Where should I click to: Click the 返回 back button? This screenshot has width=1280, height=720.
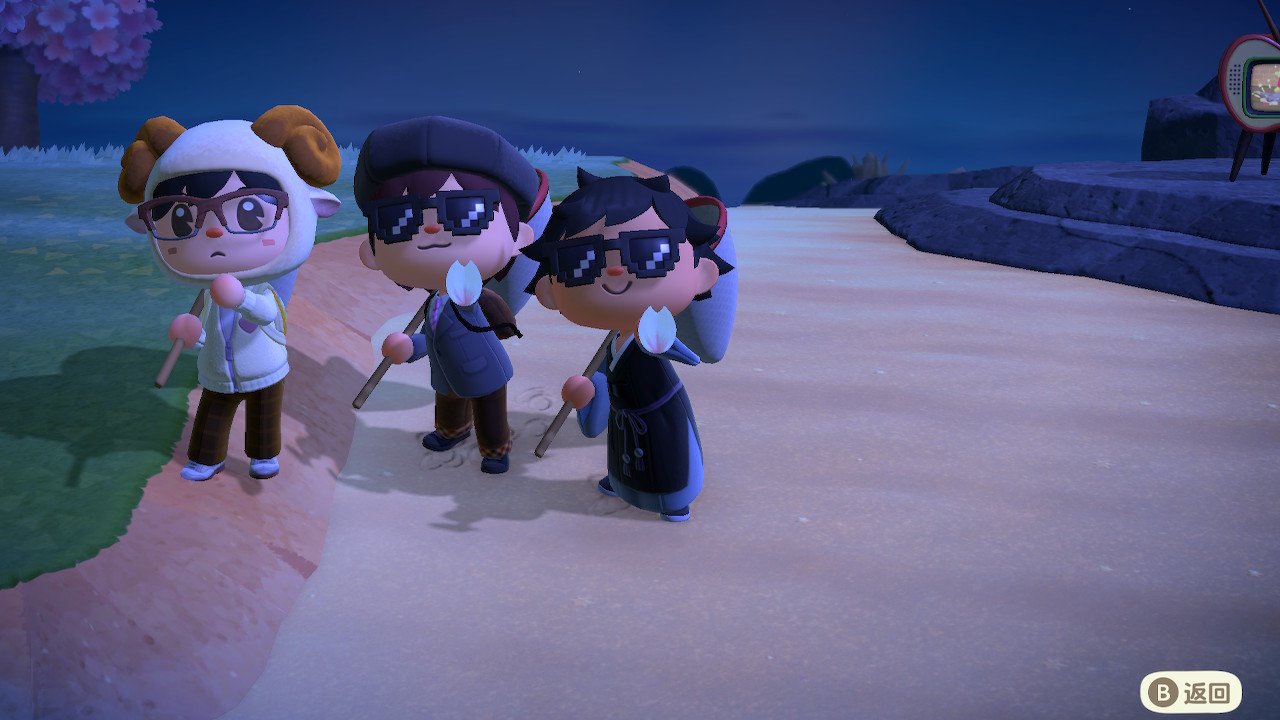[1190, 692]
